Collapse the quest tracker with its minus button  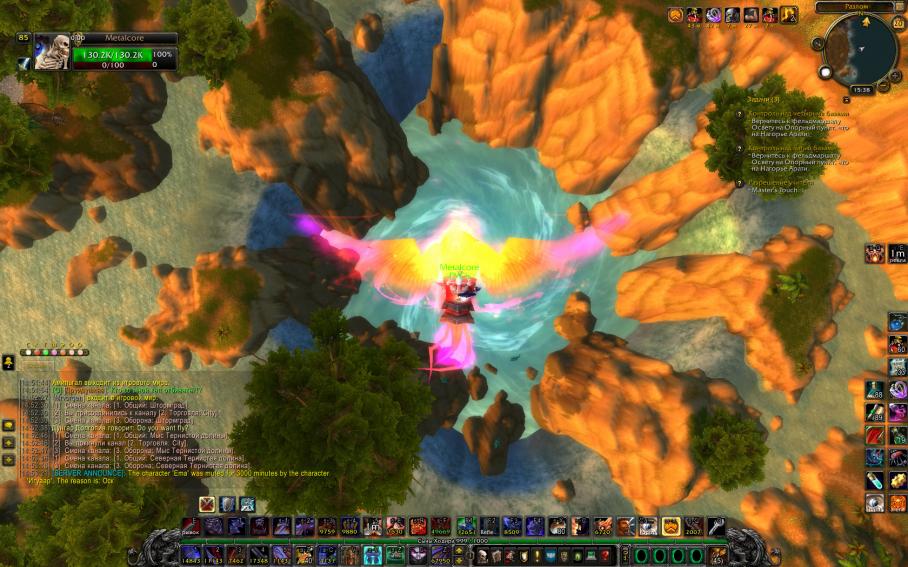pyautogui.click(x=846, y=100)
